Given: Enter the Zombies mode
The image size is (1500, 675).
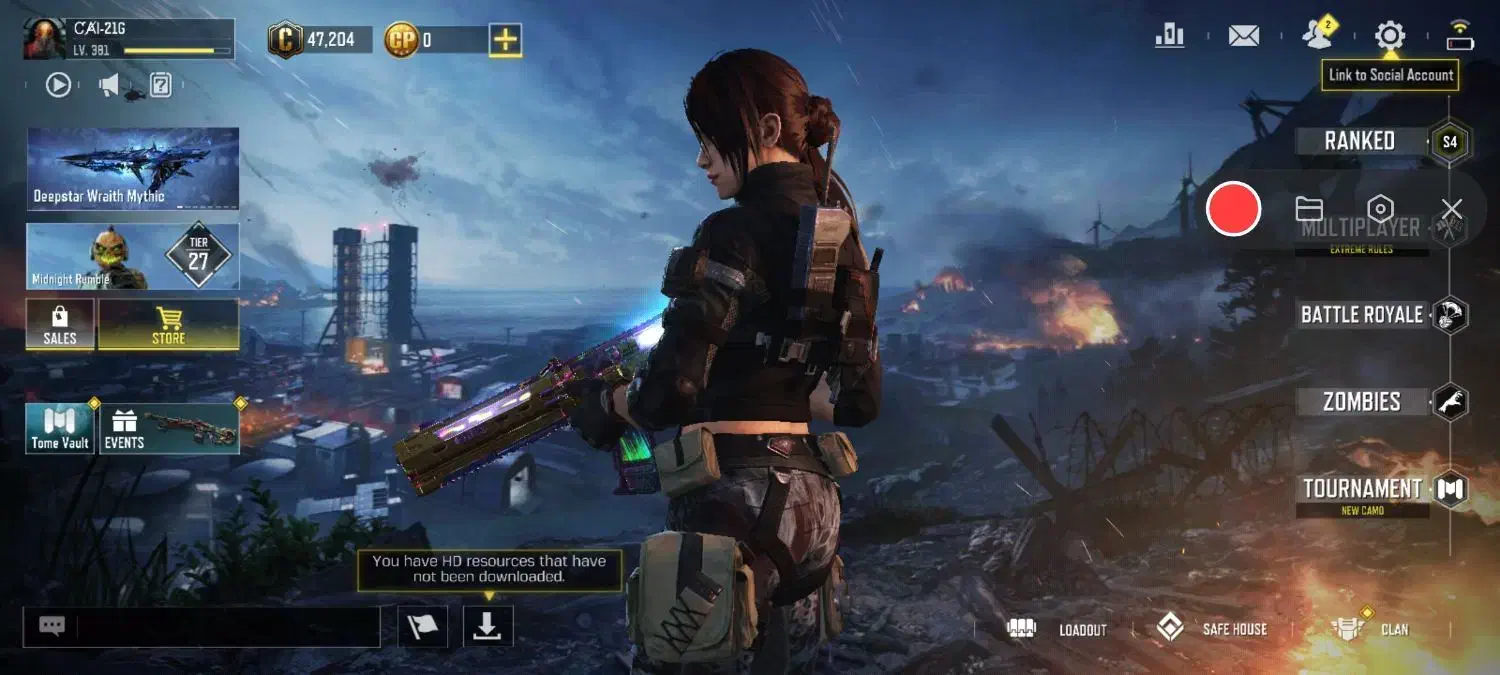Looking at the screenshot, I should pos(1362,402).
